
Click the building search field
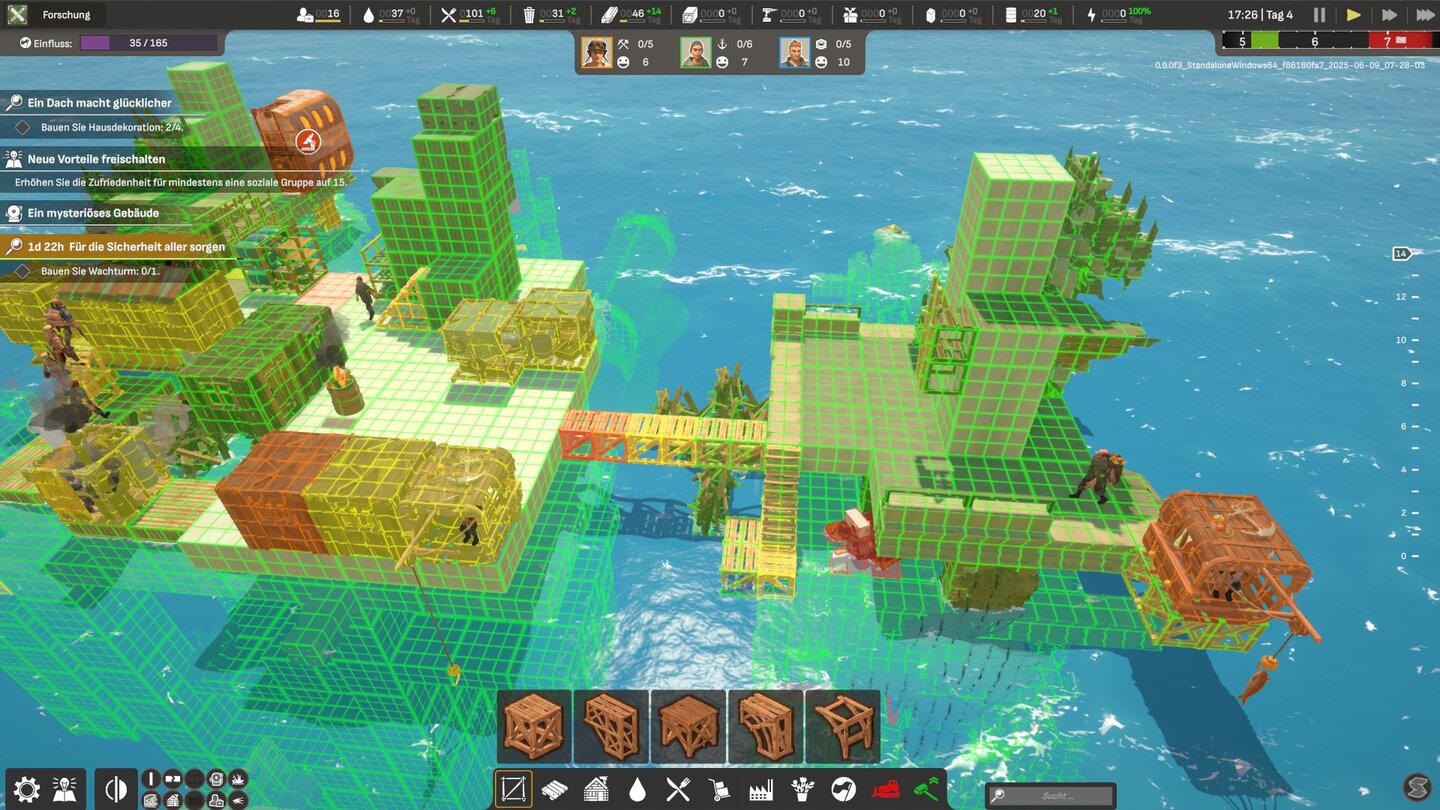coord(1050,796)
